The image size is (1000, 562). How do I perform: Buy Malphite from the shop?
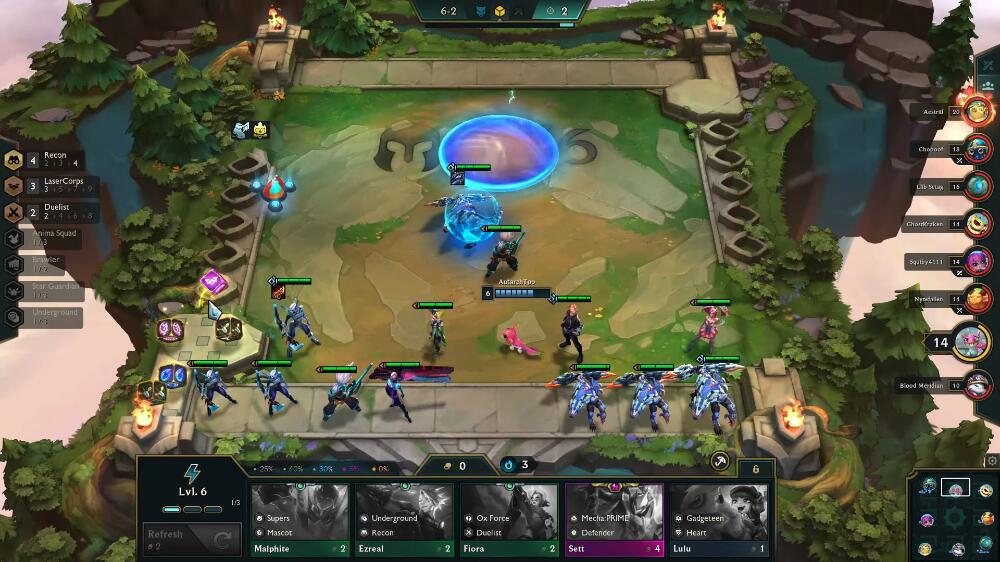click(300, 520)
